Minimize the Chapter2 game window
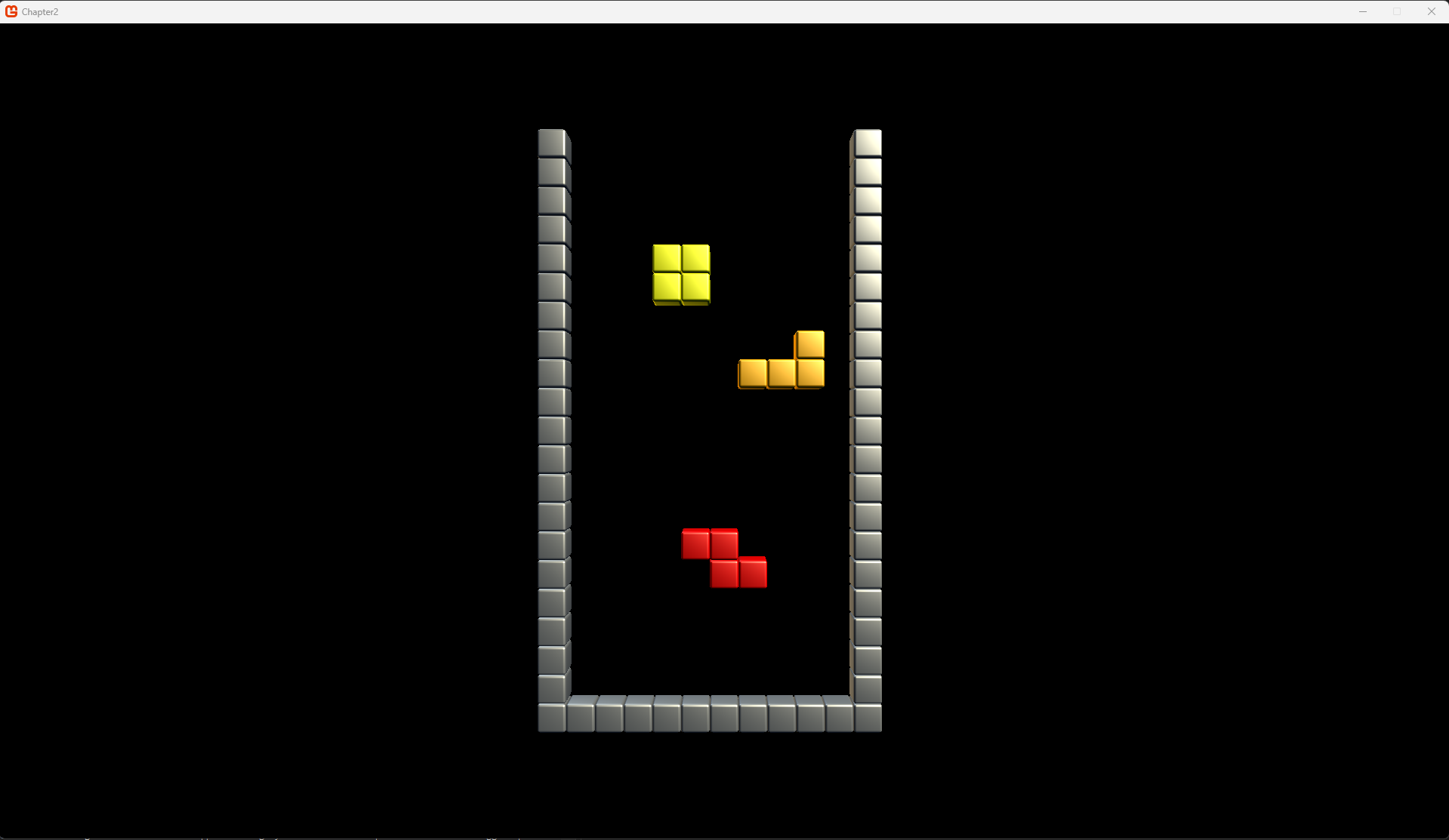This screenshot has width=1449, height=840. (x=1362, y=11)
